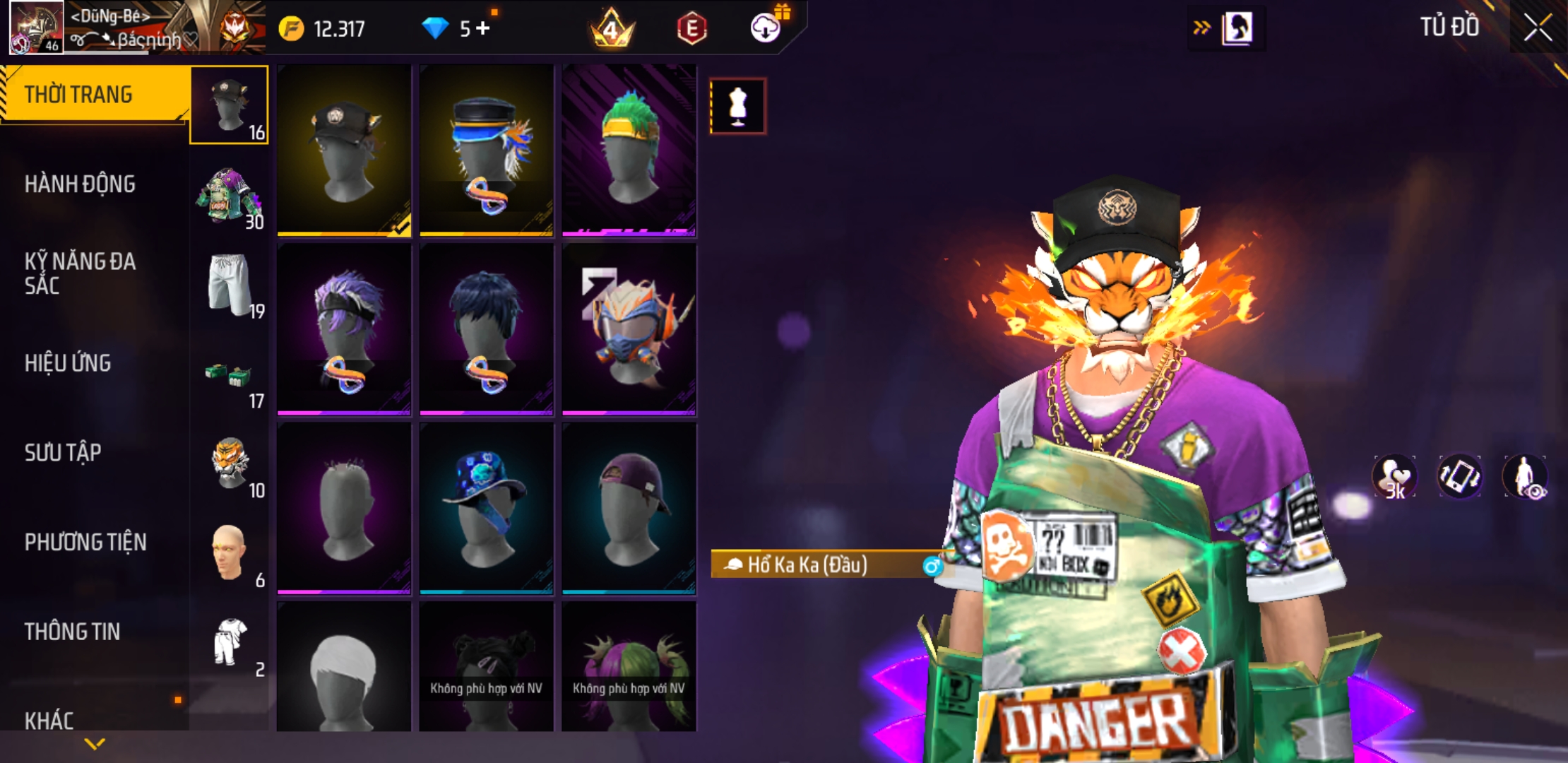Viewport: 1568px width, 763px height.
Task: Open the Thông Tin tab
Action: click(x=72, y=632)
